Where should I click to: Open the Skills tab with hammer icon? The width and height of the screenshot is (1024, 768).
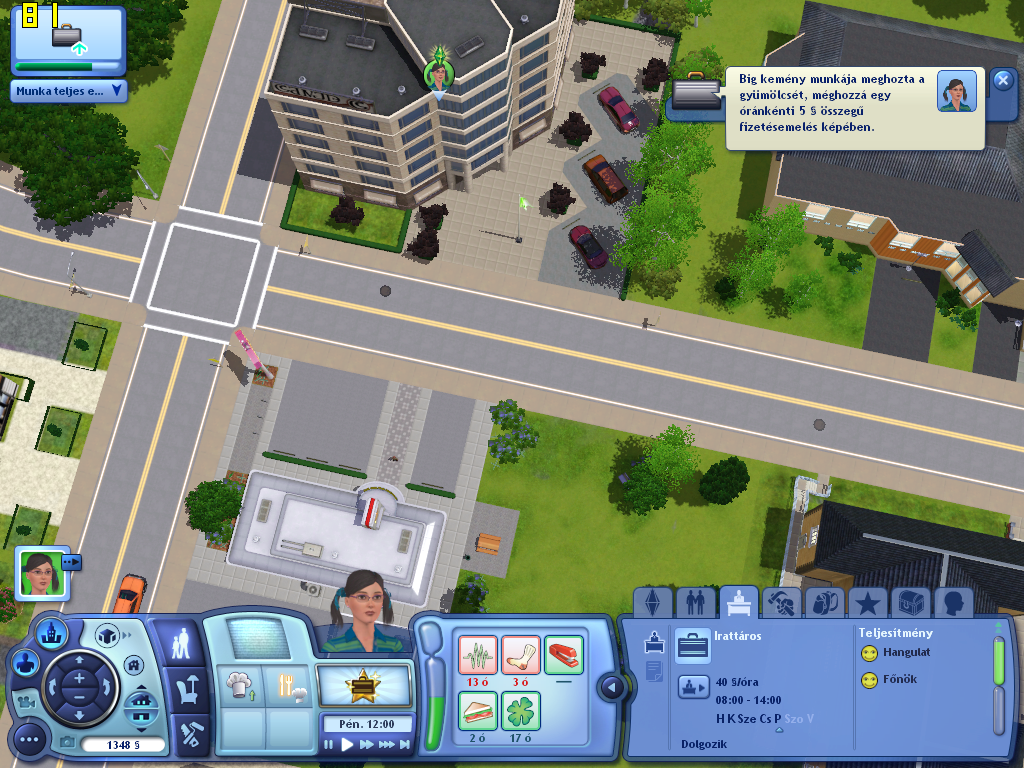780,602
